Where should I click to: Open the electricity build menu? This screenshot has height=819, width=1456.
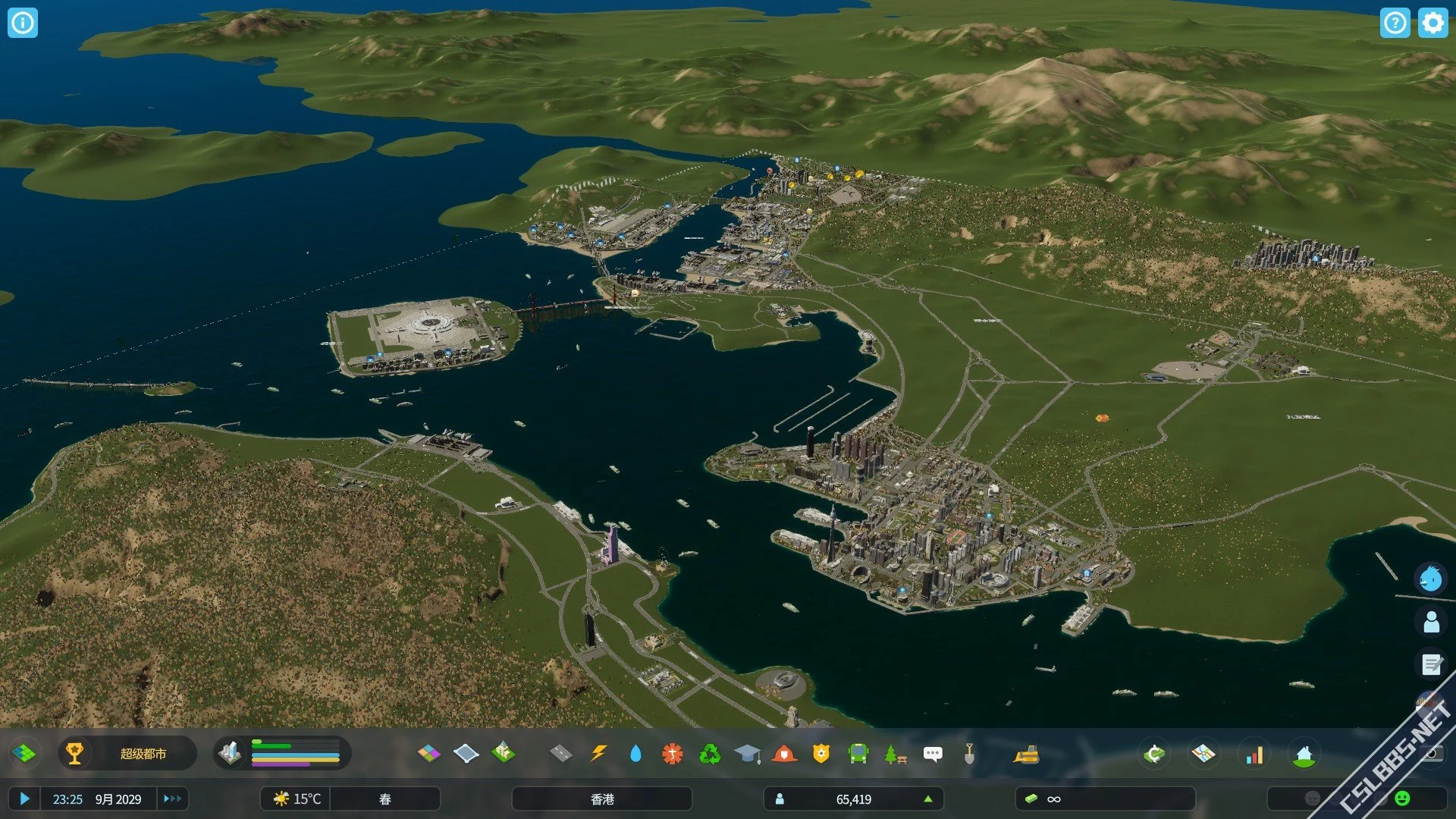(x=599, y=754)
